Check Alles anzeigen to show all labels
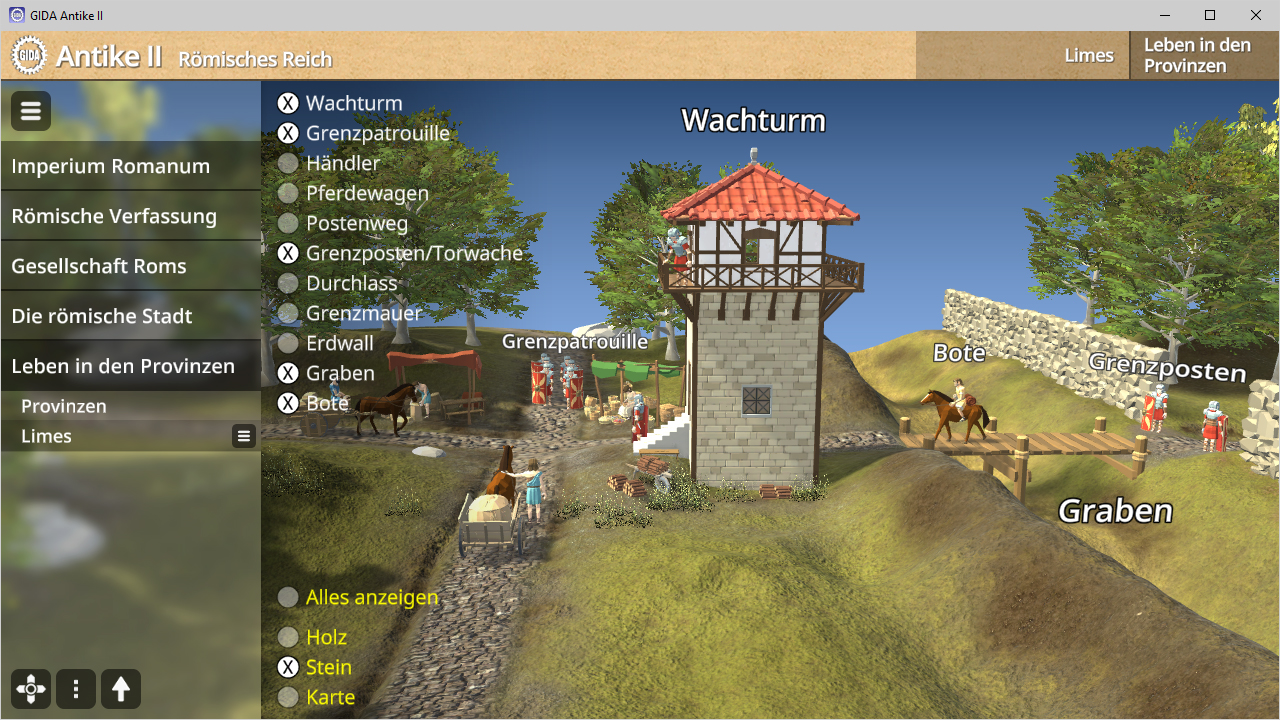 288,597
